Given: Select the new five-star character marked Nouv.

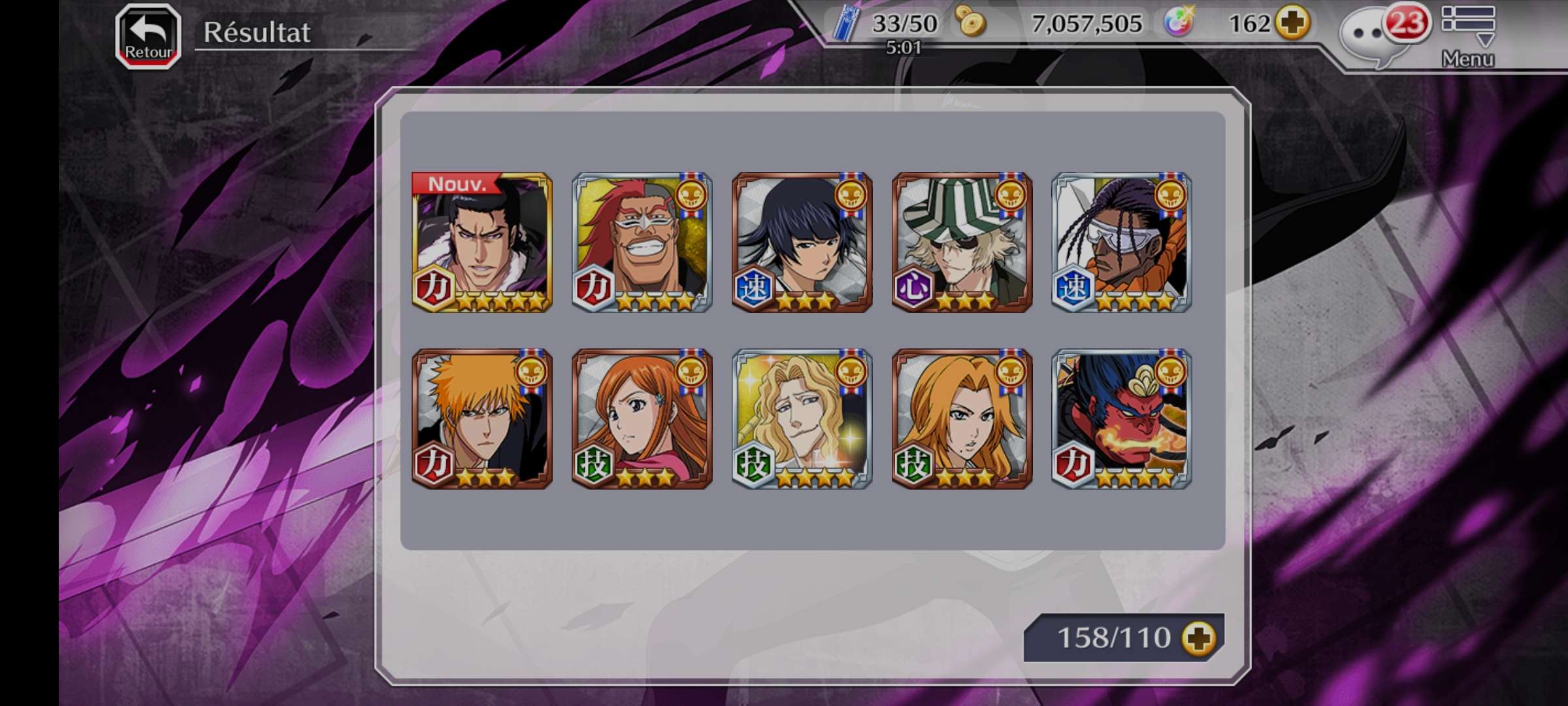Looking at the screenshot, I should pos(482,243).
